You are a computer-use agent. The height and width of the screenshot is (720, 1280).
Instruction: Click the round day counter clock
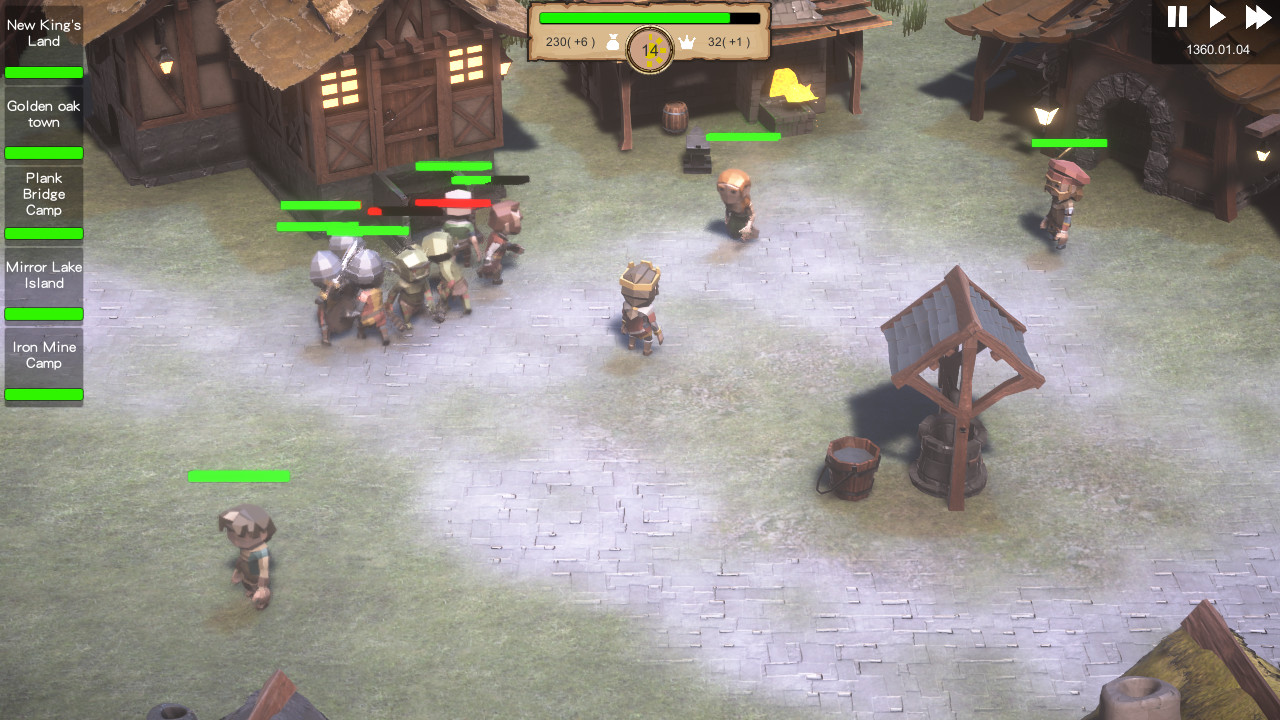pos(650,49)
